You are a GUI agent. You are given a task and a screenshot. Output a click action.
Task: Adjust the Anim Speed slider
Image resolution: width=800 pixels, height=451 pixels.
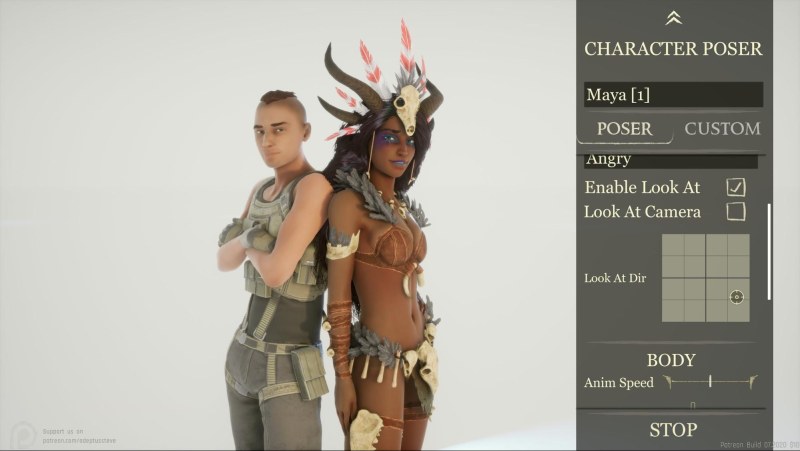(x=710, y=381)
